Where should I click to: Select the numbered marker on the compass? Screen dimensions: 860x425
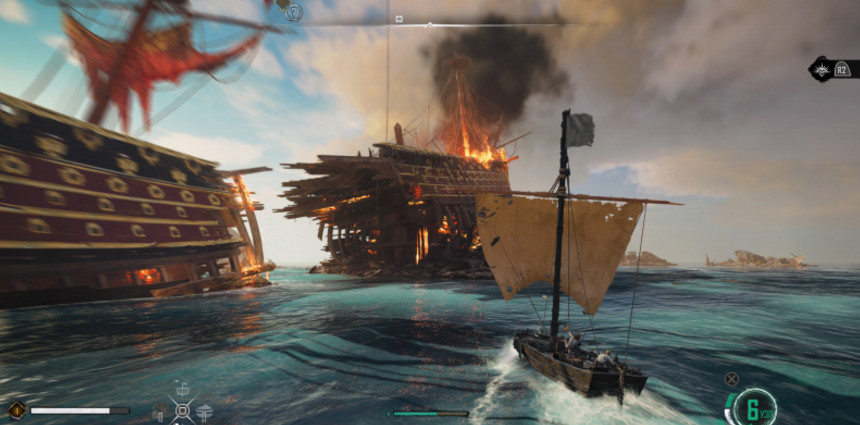(294, 13)
